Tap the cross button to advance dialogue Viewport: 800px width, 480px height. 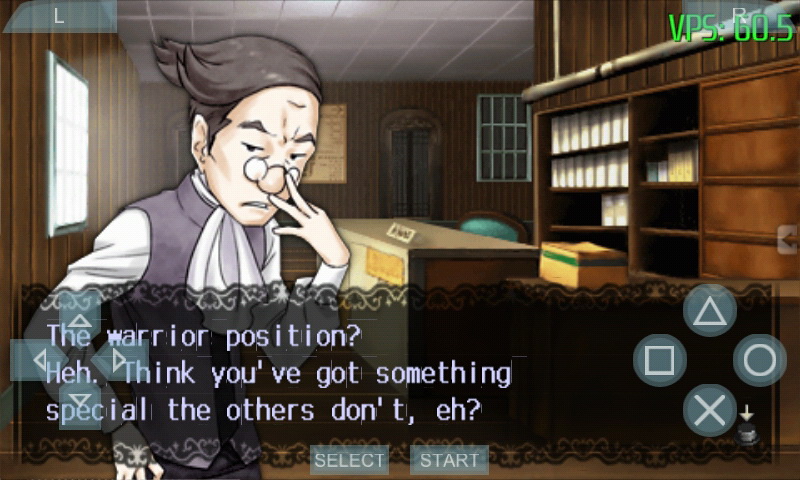709,410
